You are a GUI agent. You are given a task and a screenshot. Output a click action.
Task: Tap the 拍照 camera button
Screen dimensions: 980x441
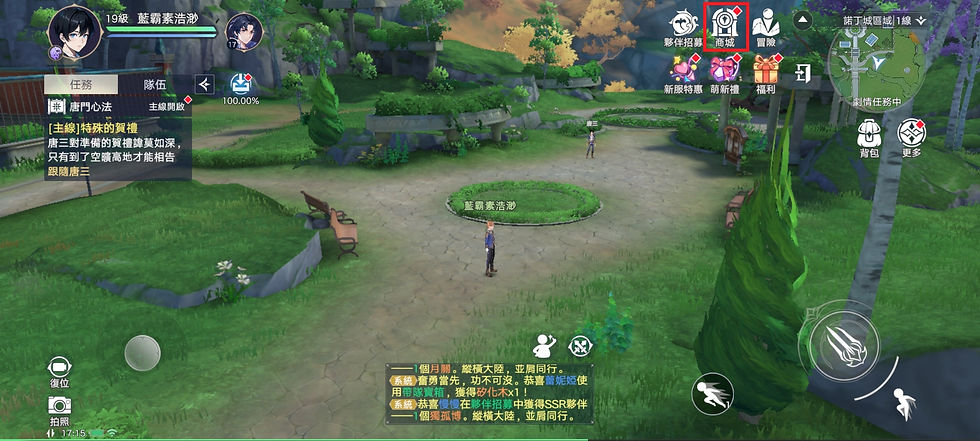coord(59,408)
